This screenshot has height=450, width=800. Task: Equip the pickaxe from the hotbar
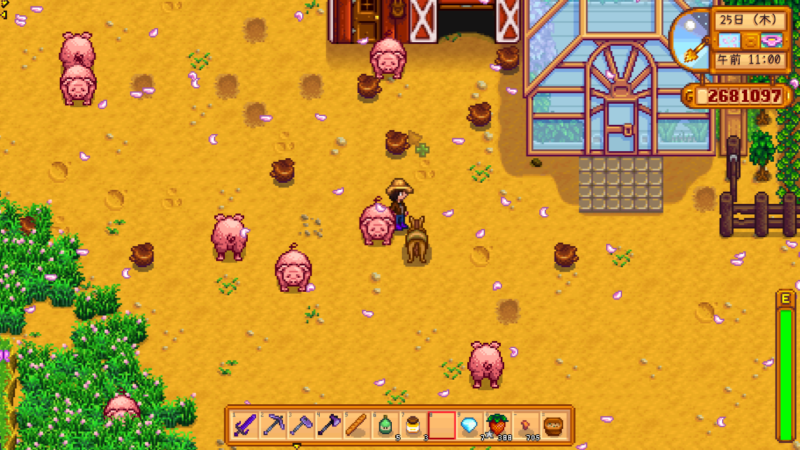[273, 425]
